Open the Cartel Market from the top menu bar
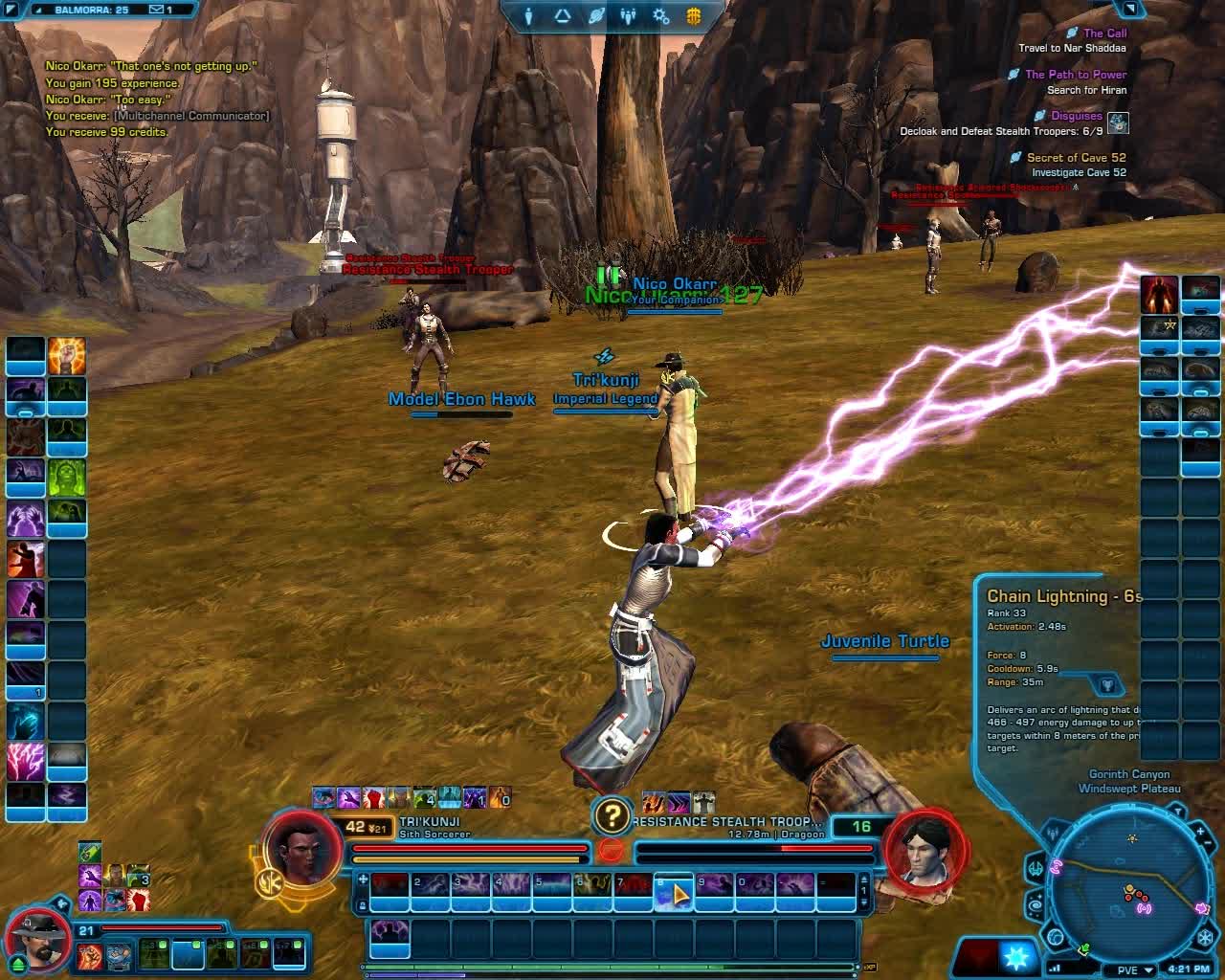Screen dimensions: 1225x980 [692, 15]
